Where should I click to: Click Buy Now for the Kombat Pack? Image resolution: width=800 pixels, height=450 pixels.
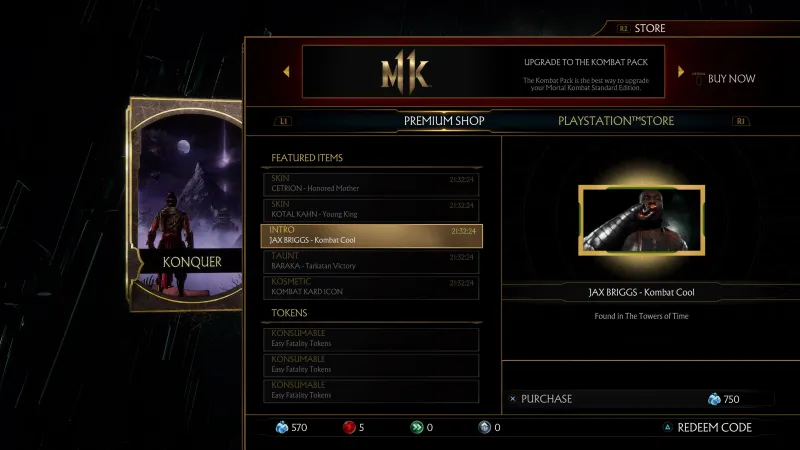[x=731, y=78]
